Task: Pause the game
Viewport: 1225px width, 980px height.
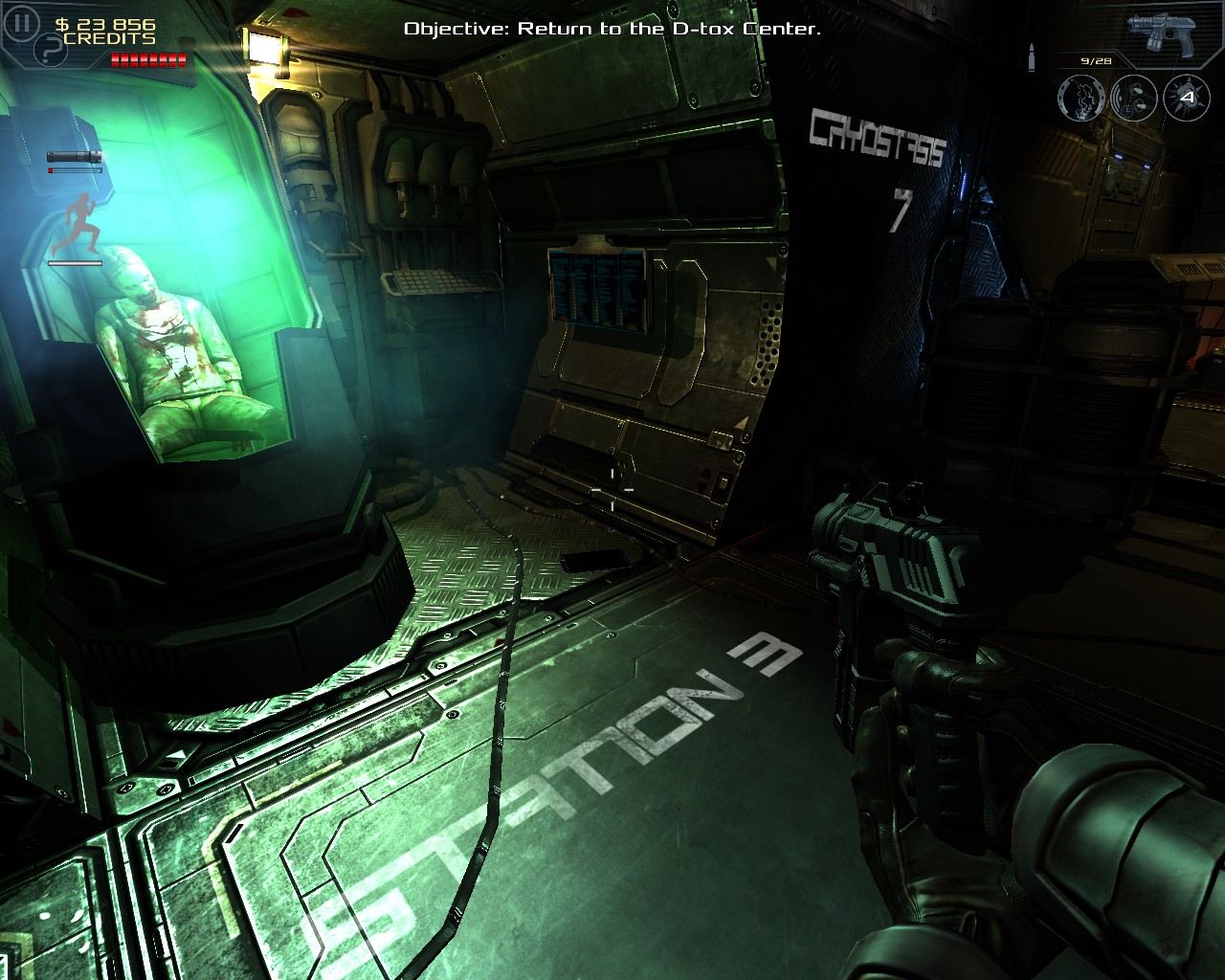Action: point(21,21)
